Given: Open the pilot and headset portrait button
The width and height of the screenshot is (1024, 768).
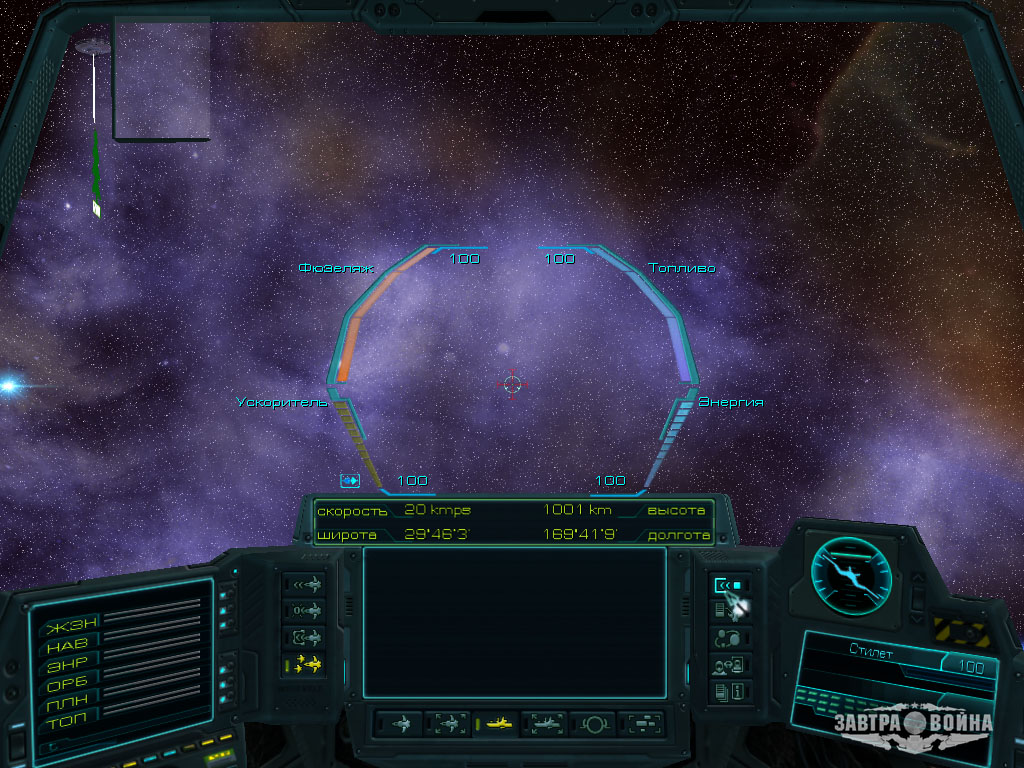Looking at the screenshot, I should tap(726, 664).
